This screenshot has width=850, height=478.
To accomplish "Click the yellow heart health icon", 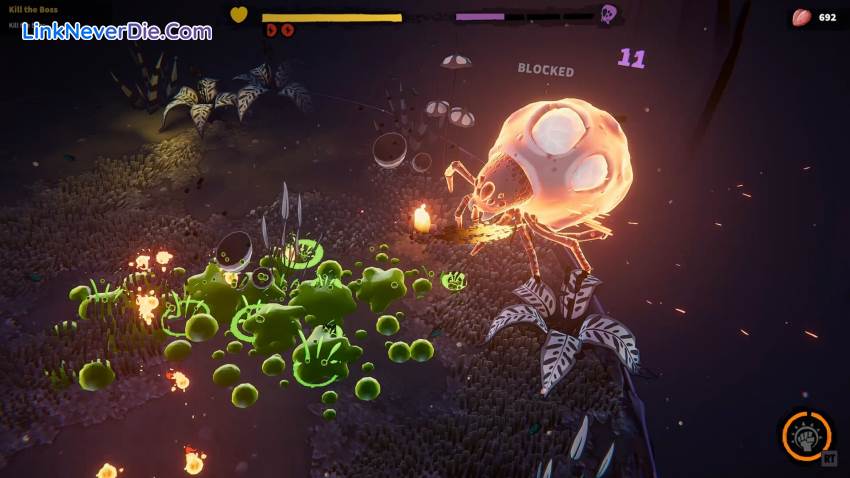I will pyautogui.click(x=239, y=15).
